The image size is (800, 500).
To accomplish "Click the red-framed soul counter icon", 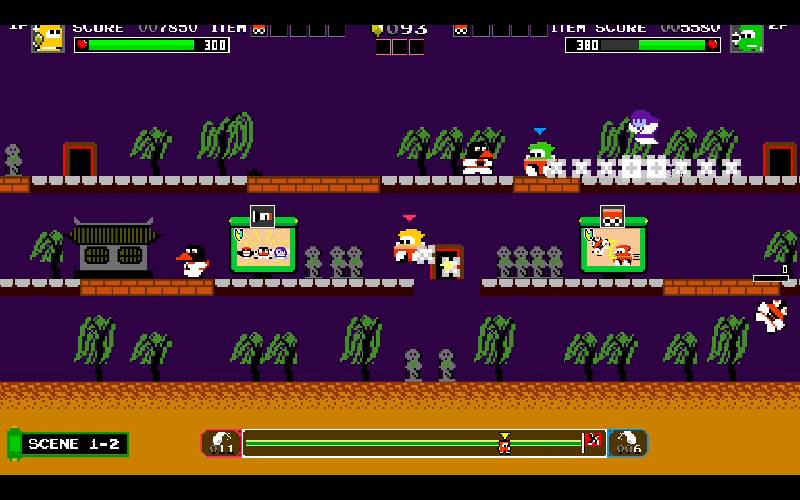I will click(221, 443).
